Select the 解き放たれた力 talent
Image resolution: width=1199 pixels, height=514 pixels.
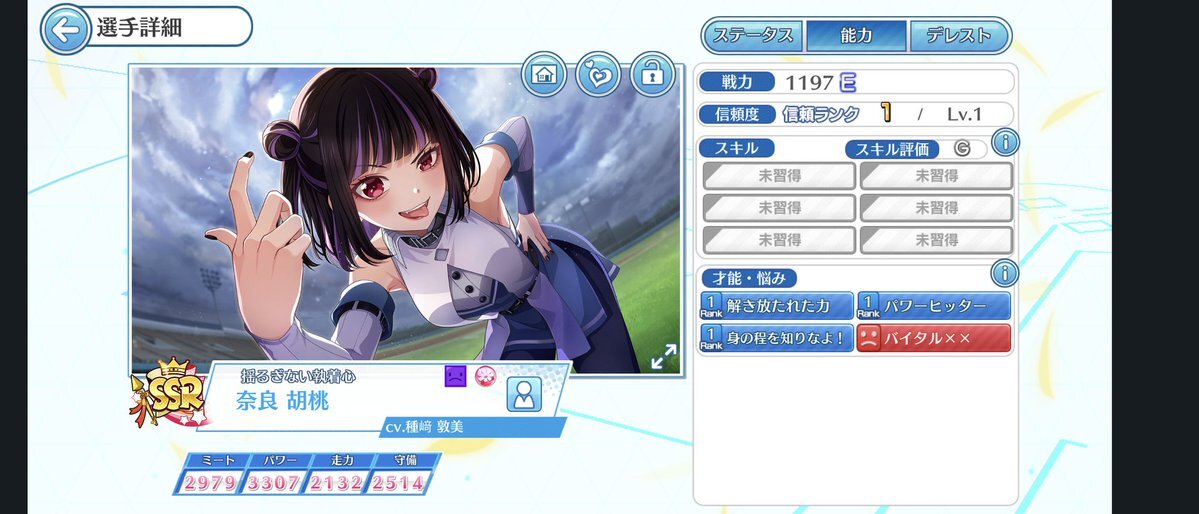coord(777,305)
